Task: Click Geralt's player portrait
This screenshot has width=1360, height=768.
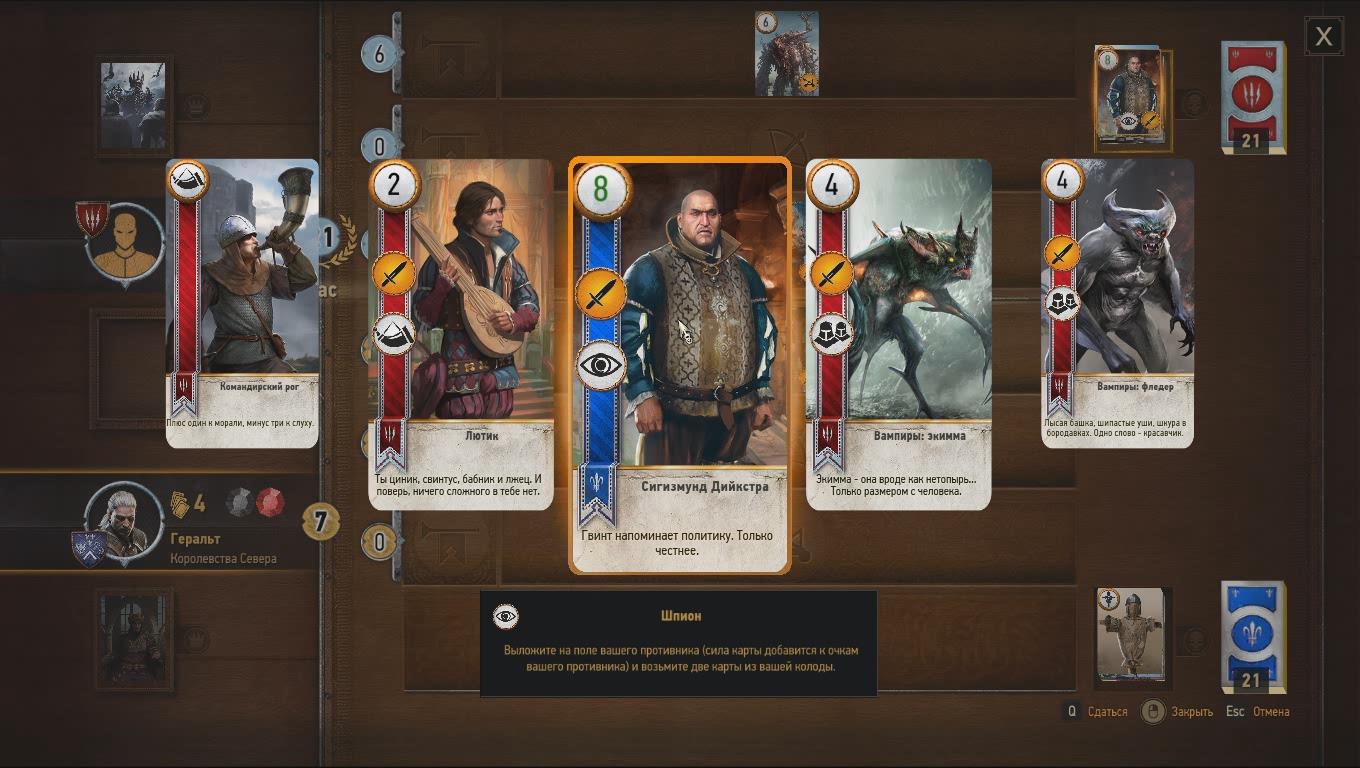Action: click(x=124, y=522)
